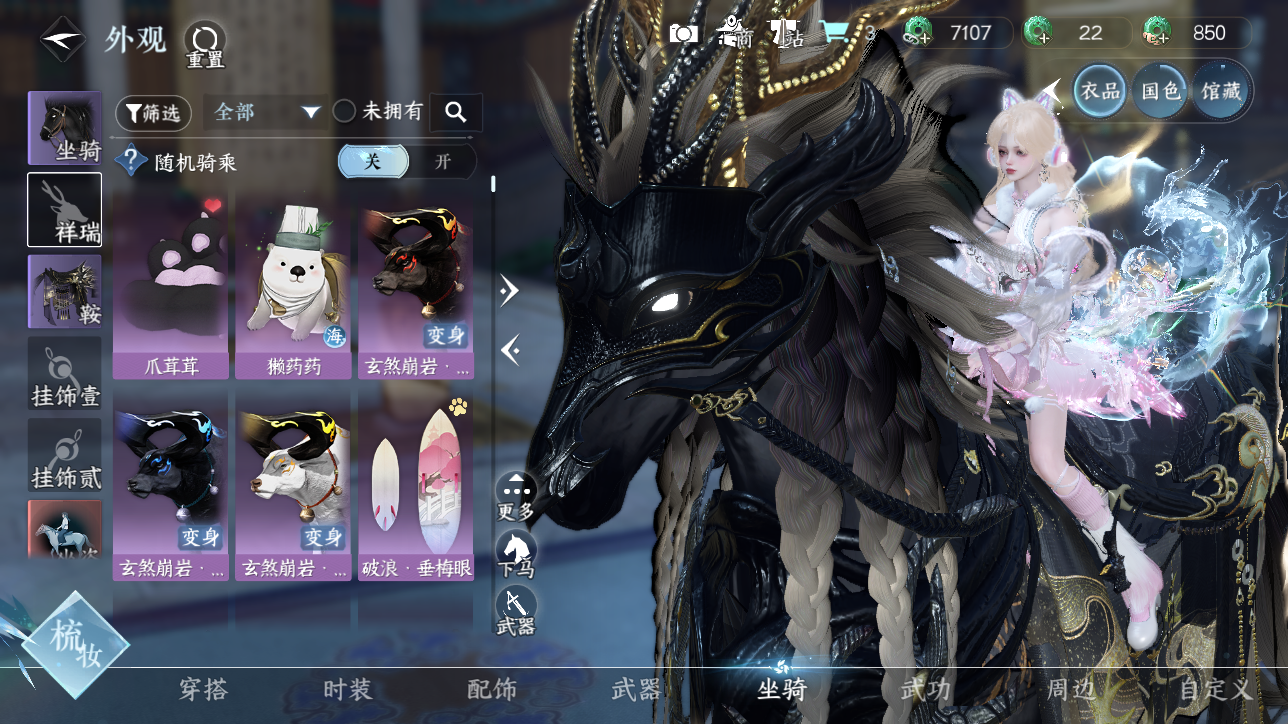This screenshot has width=1288, height=724.
Task: Open the 武功 bottom tab
Action: 926,689
